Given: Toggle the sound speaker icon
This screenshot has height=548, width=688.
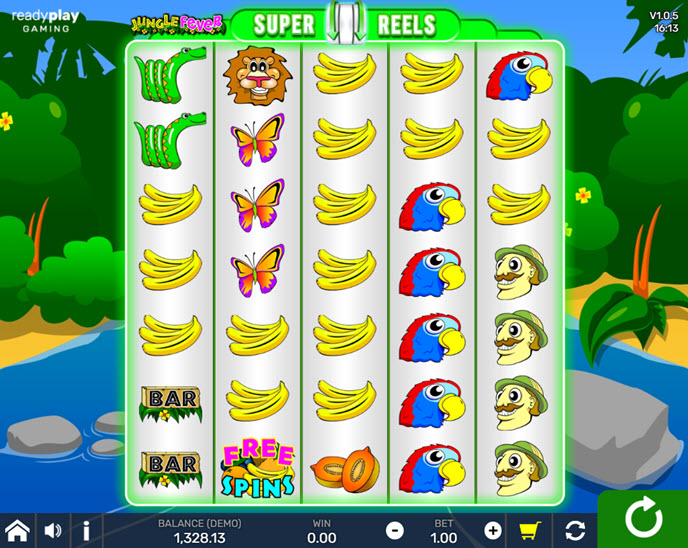Looking at the screenshot, I should [53, 530].
